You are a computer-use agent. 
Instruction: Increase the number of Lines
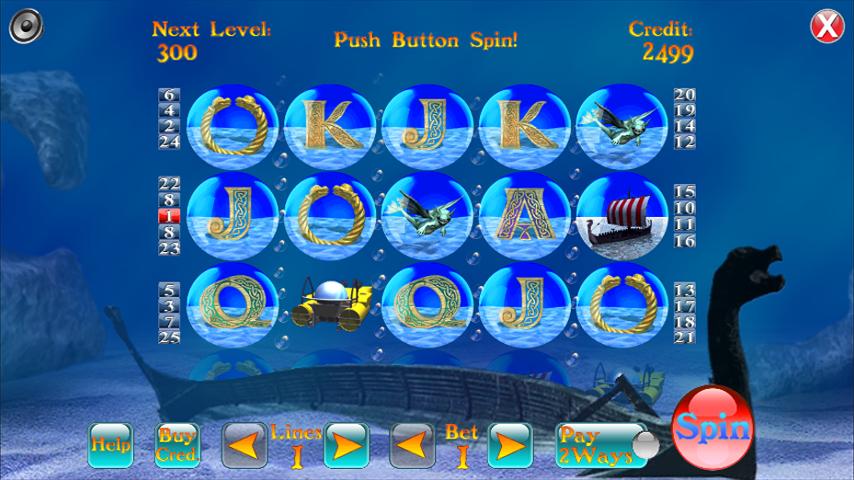346,445
